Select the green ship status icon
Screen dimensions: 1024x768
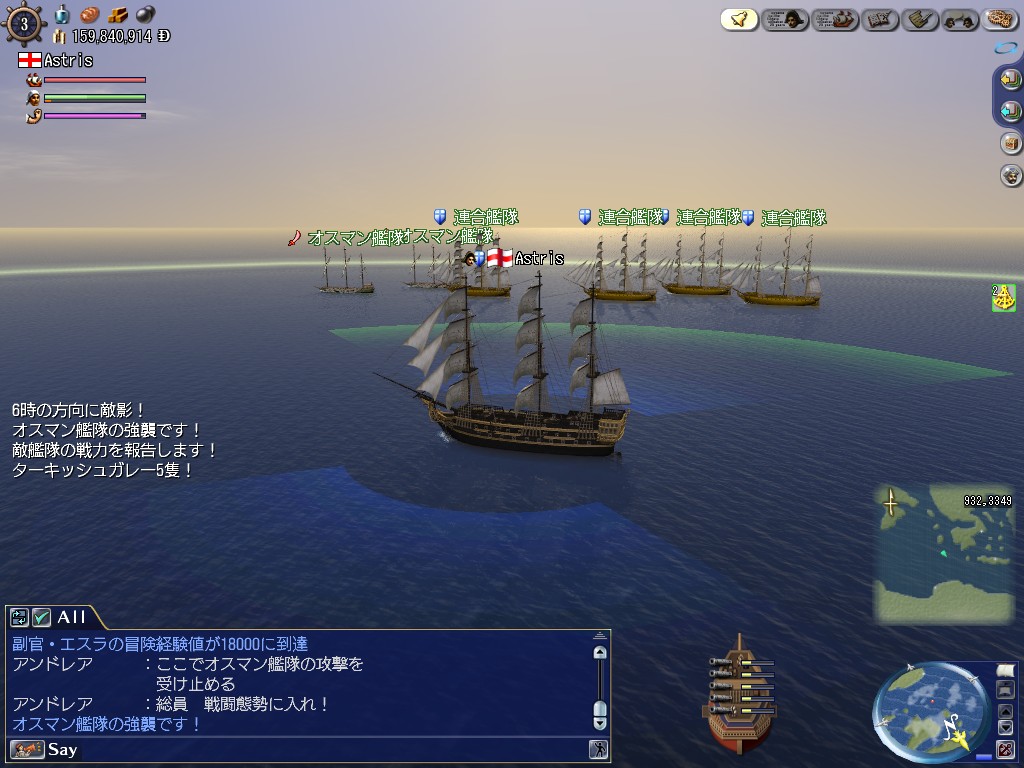[1003, 297]
